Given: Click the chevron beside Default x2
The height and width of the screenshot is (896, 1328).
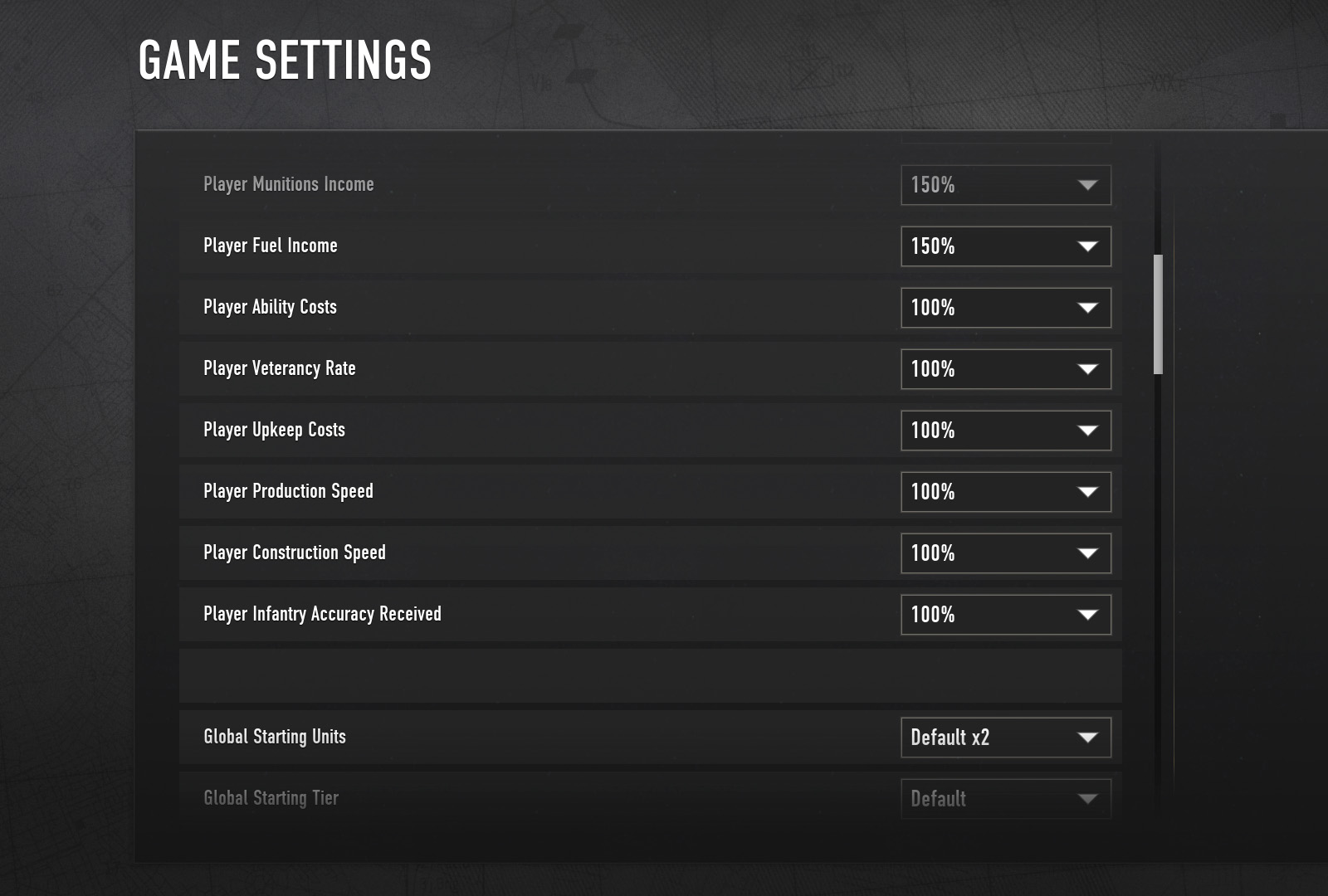Looking at the screenshot, I should (x=1087, y=738).
